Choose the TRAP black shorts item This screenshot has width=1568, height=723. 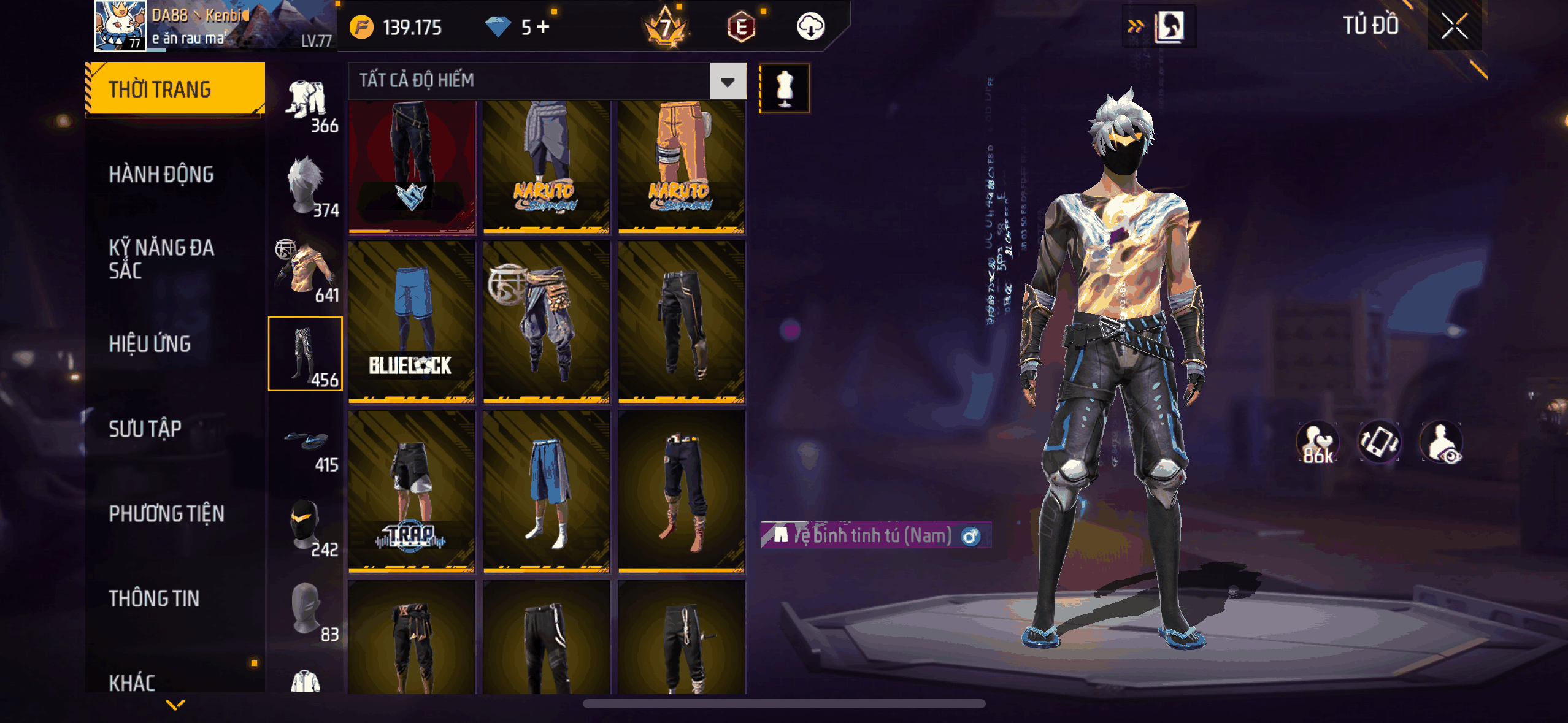(x=412, y=491)
